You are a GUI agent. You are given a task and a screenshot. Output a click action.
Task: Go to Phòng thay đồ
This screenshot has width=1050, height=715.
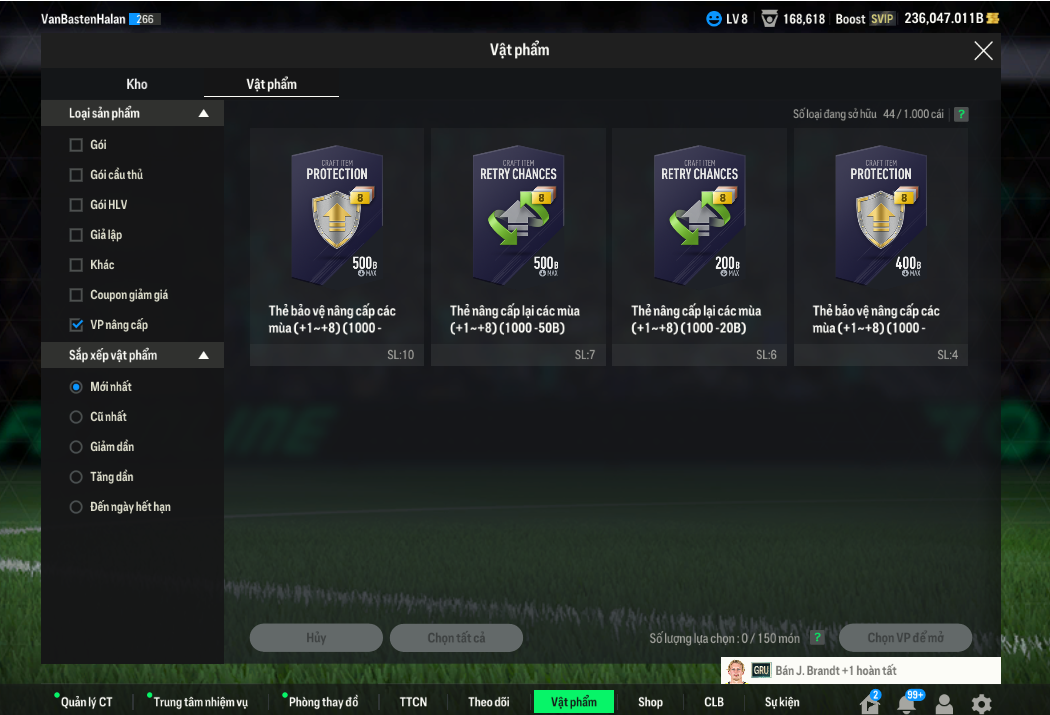point(322,702)
